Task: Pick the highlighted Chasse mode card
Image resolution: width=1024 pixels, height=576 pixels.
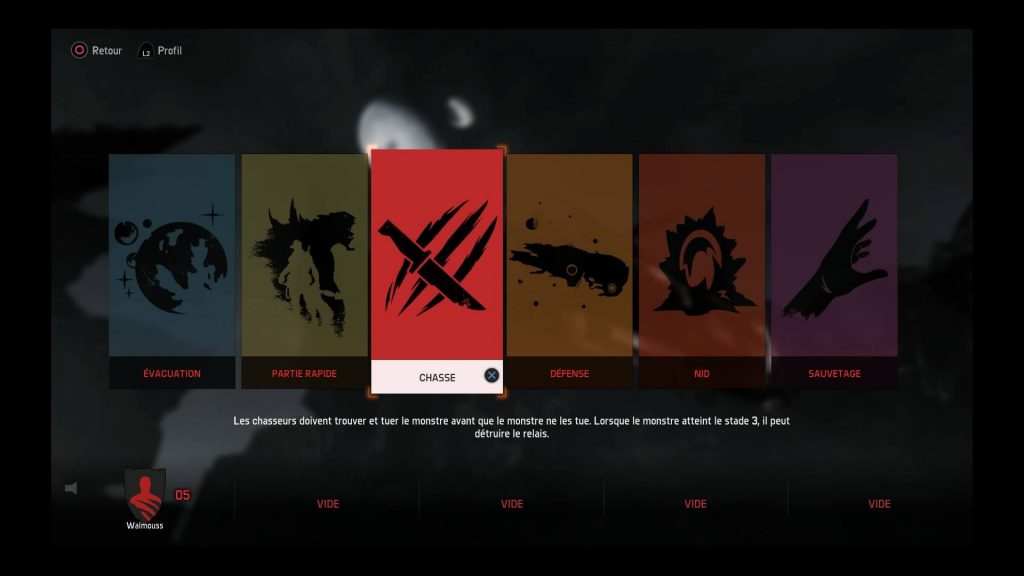Action: coord(437,270)
